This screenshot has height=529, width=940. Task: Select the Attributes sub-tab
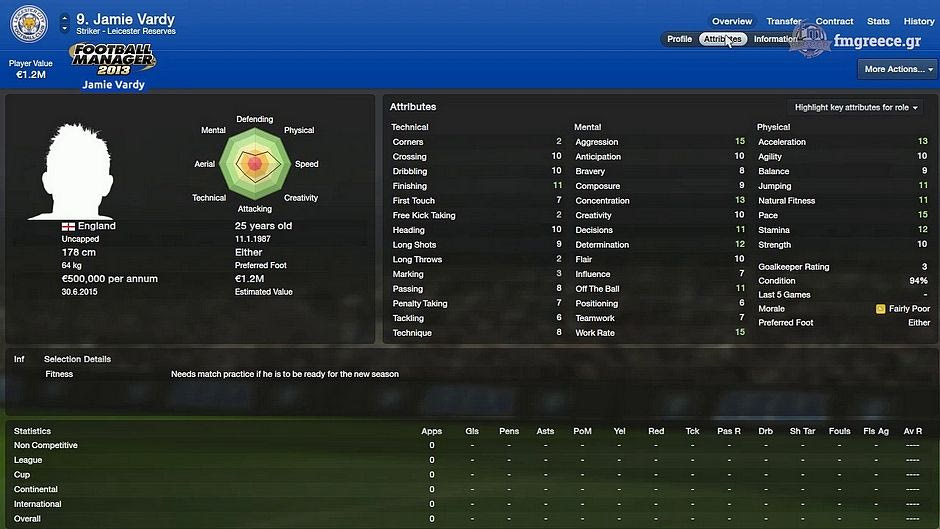(x=722, y=39)
